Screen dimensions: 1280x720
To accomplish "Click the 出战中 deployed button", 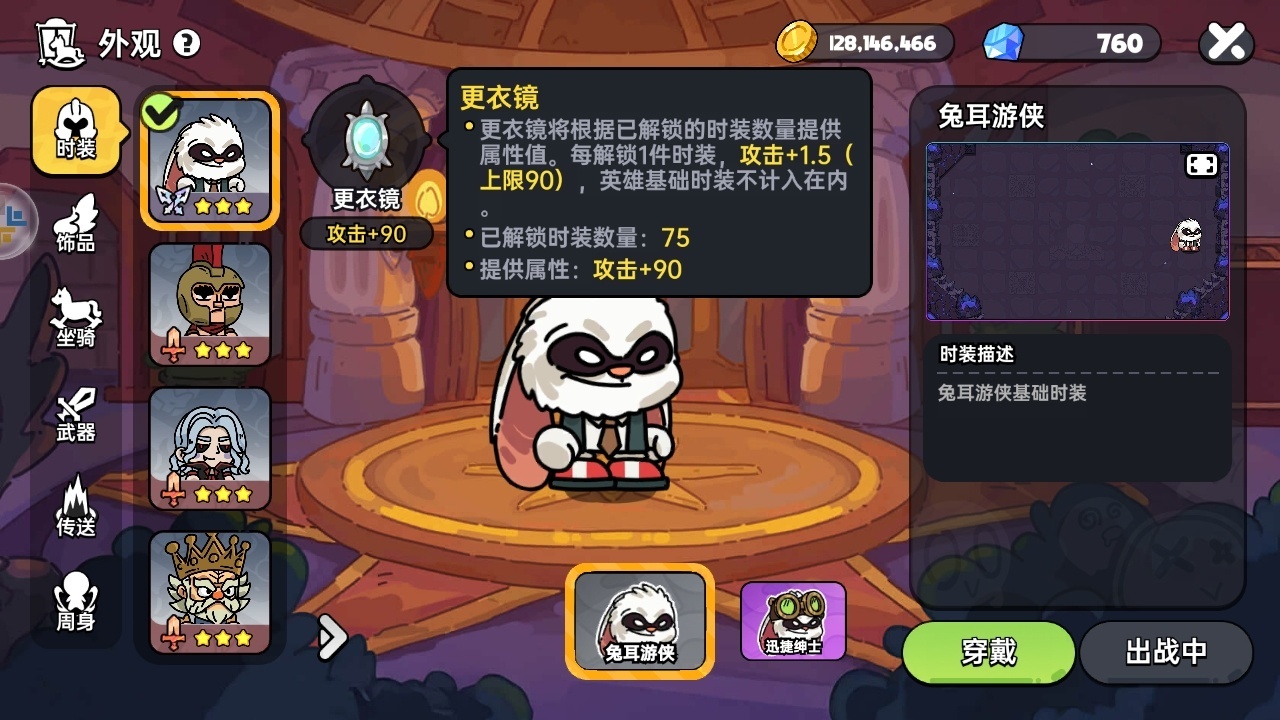I will point(1166,652).
